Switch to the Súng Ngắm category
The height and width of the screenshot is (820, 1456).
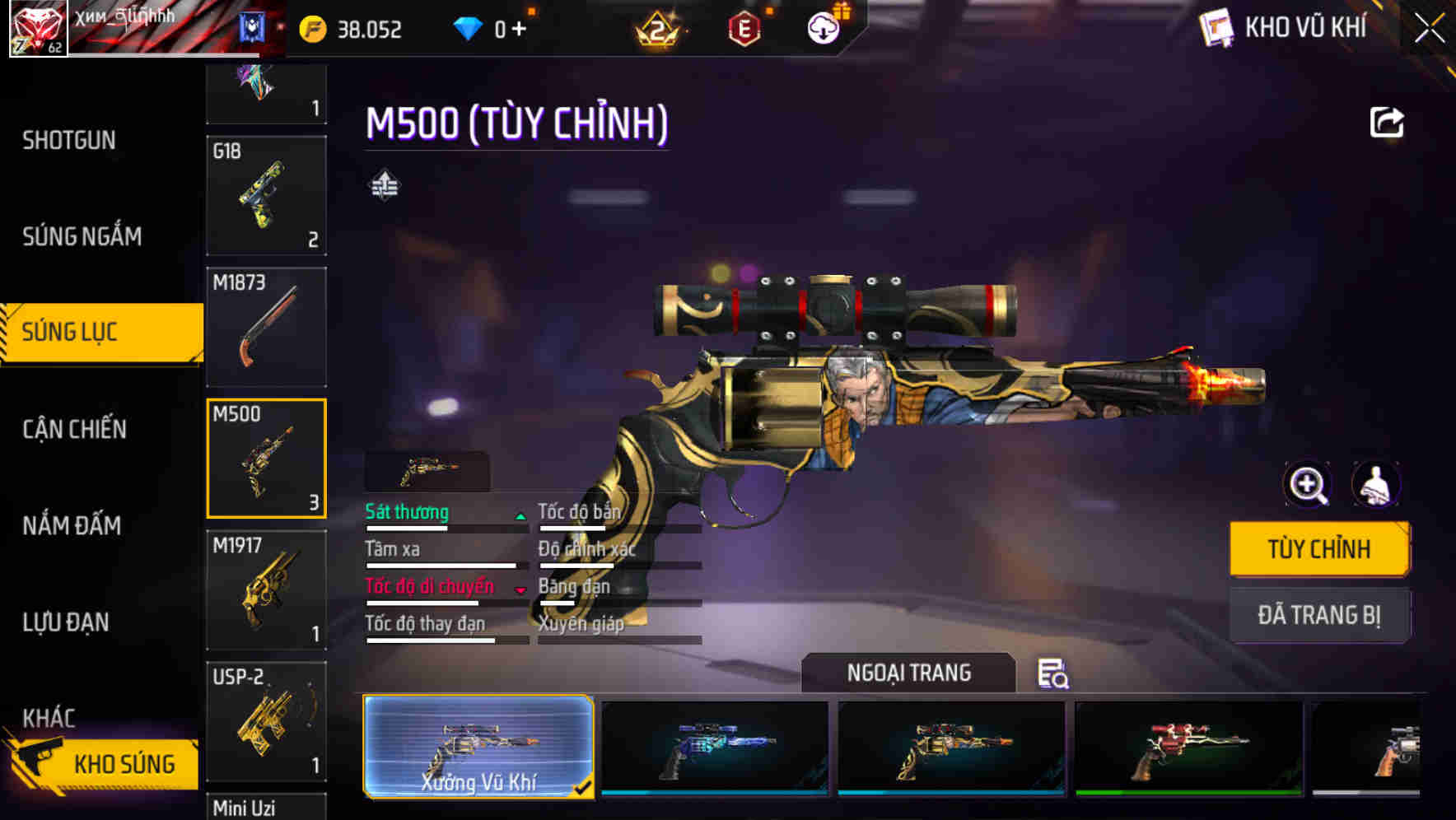(x=79, y=236)
